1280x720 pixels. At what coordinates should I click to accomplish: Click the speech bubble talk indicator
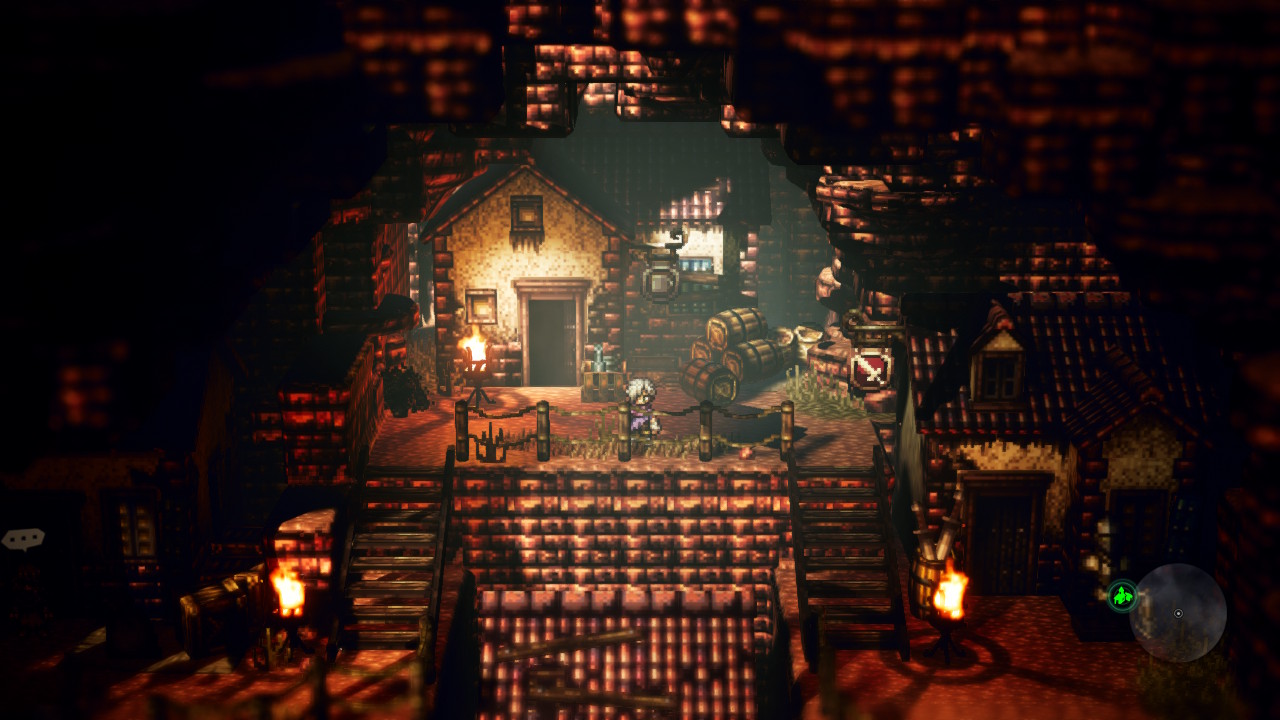click(x=23, y=539)
